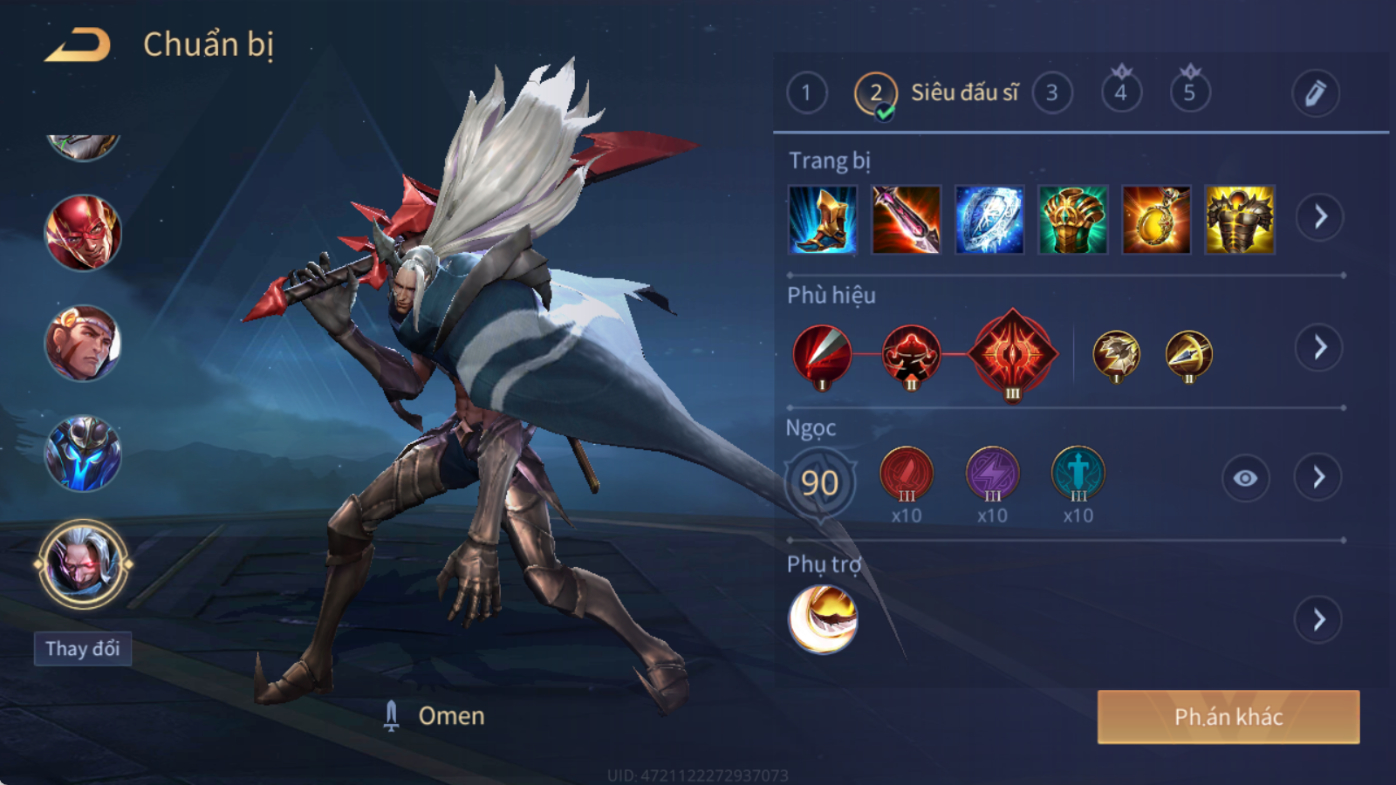
Task: Click the orange Phản khác button
Action: click(1228, 717)
